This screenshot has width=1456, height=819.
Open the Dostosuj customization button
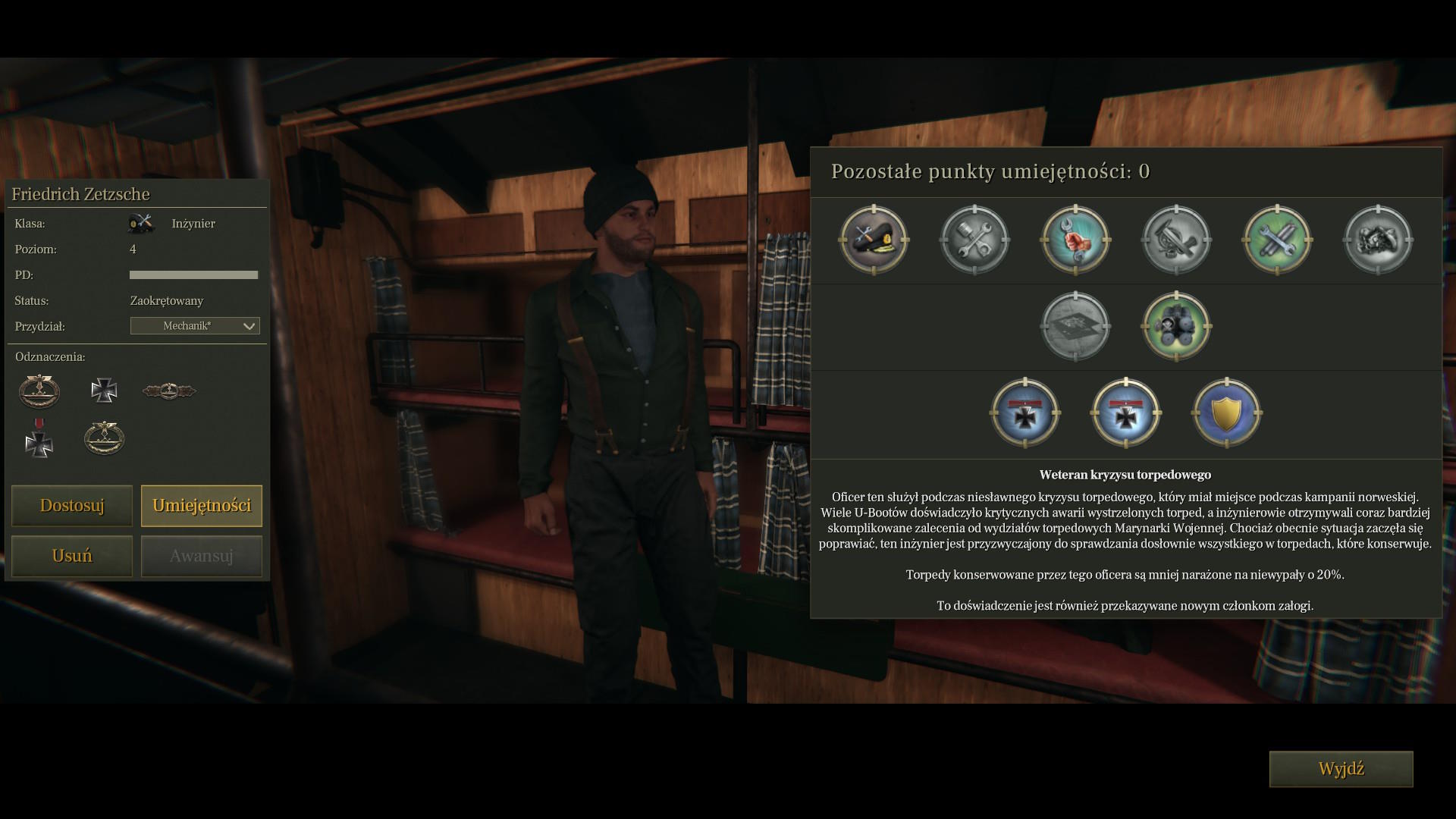click(x=72, y=506)
